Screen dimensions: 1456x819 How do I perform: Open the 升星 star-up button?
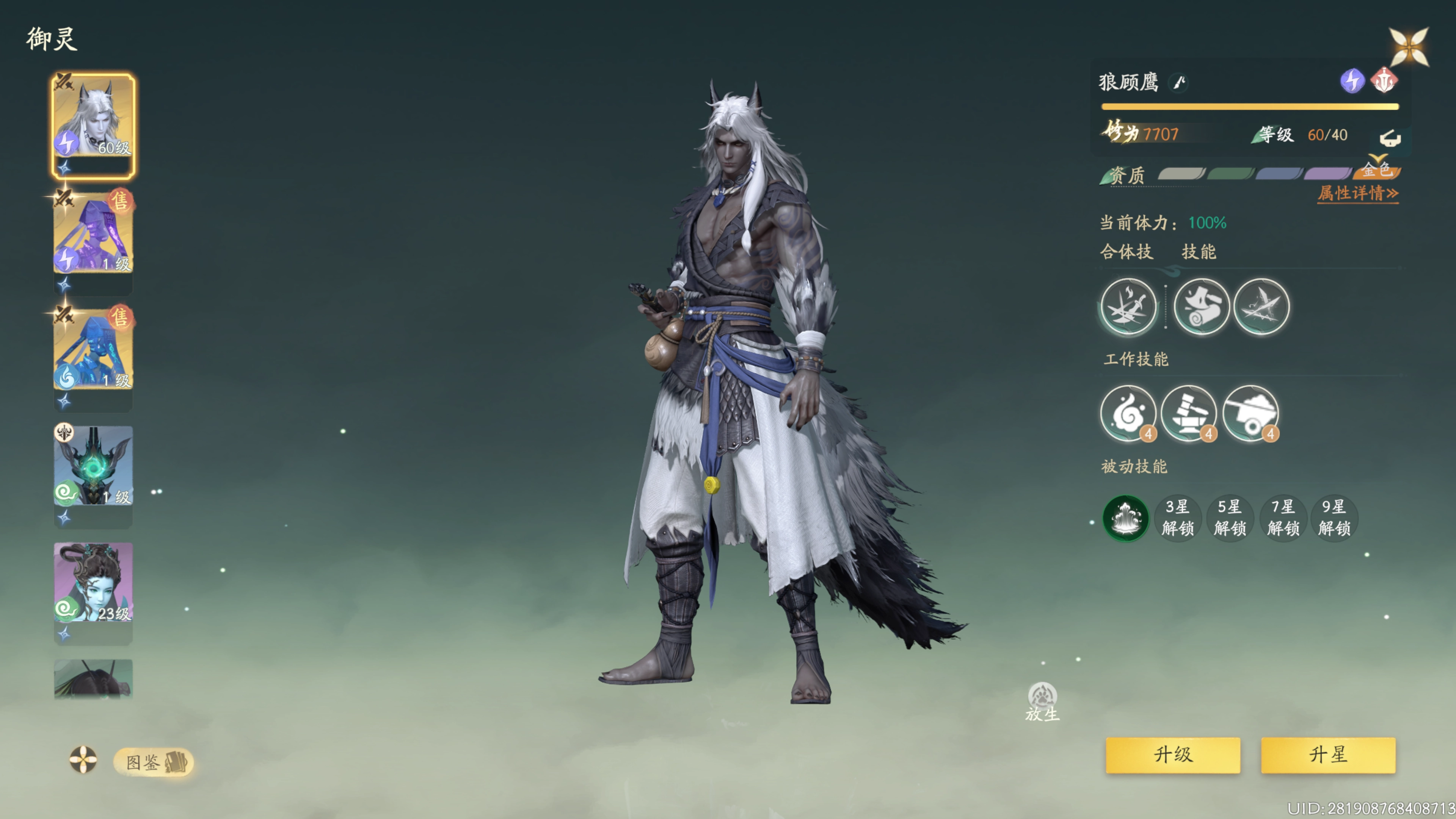(x=1328, y=755)
